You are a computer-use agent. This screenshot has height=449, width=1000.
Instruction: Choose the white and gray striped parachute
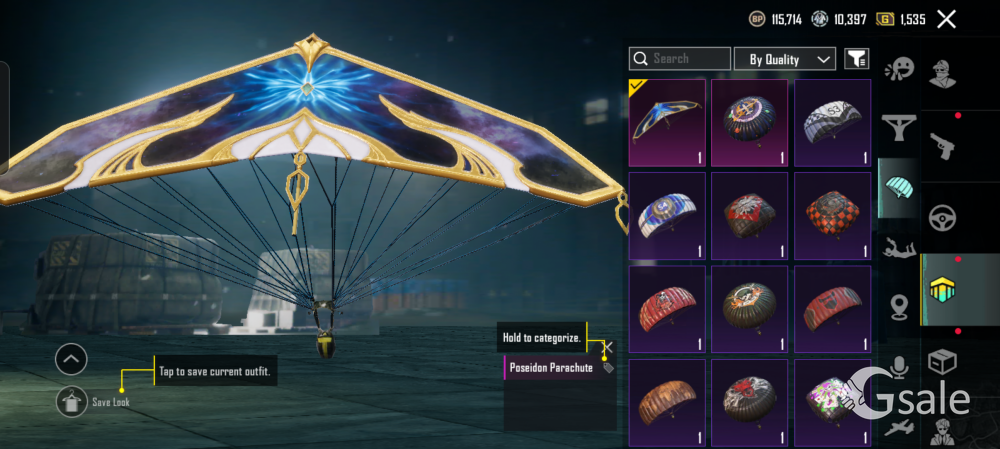[832, 122]
